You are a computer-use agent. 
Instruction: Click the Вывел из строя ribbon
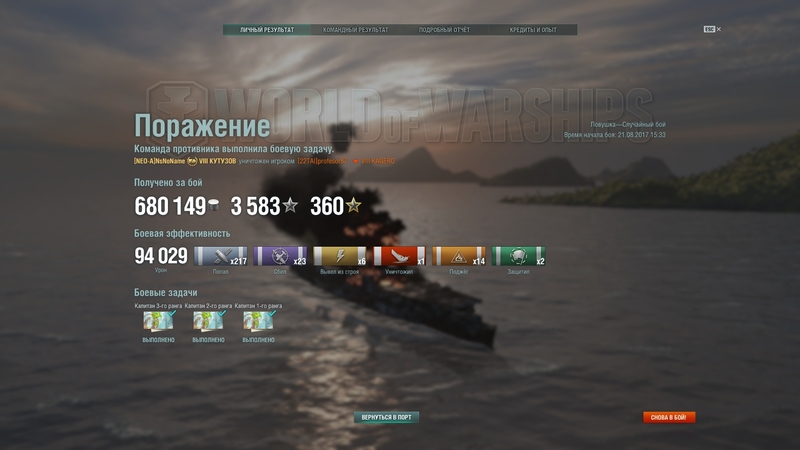[x=340, y=257]
